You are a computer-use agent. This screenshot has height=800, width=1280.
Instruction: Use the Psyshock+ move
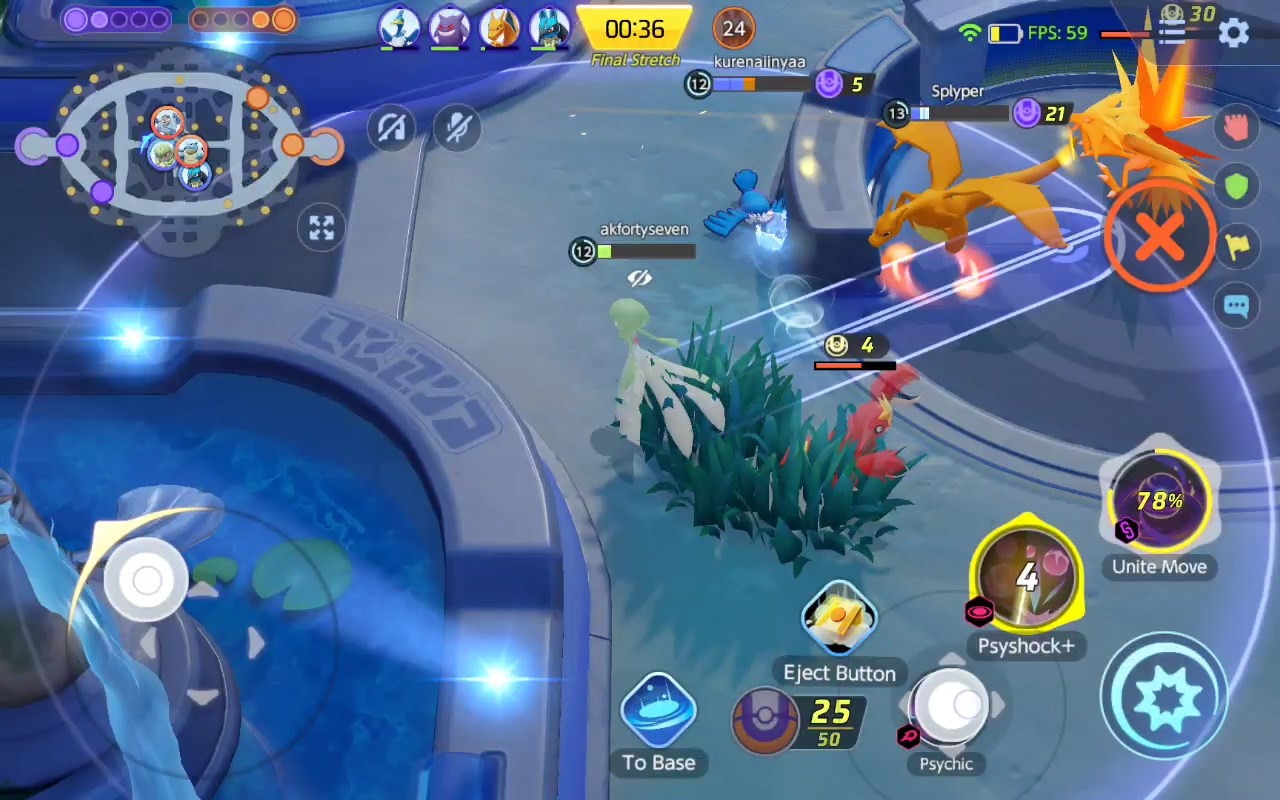click(1026, 578)
